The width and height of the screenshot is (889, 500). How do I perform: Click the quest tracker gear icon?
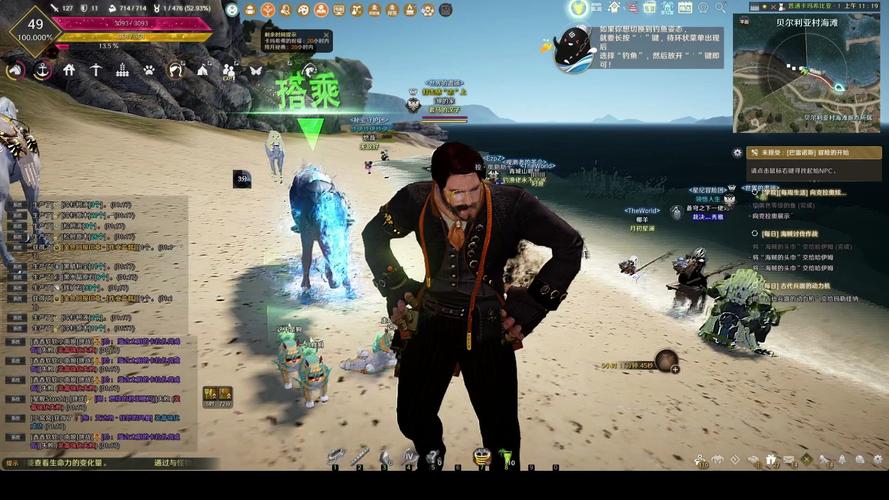point(737,153)
